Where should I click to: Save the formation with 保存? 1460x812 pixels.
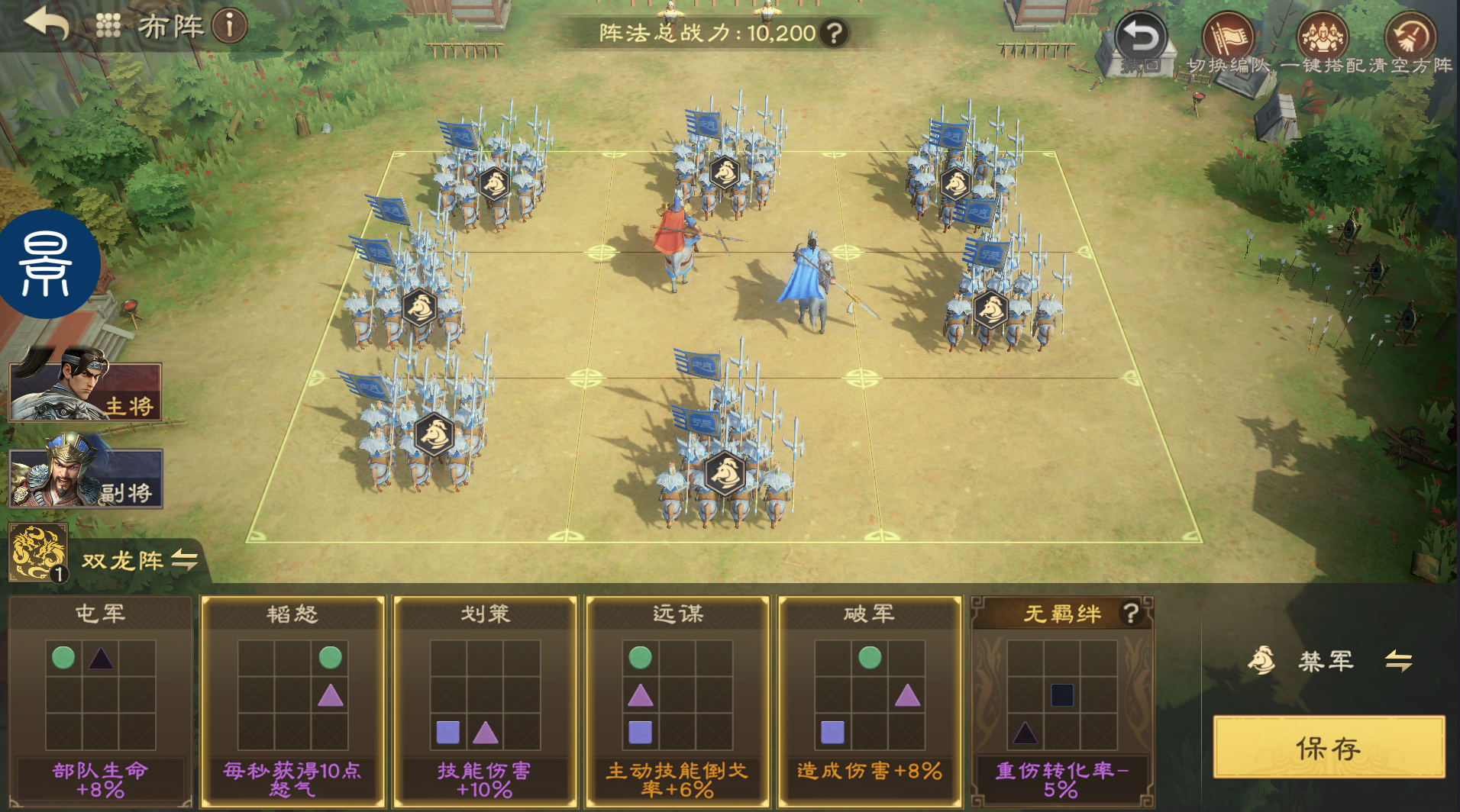[x=1329, y=748]
